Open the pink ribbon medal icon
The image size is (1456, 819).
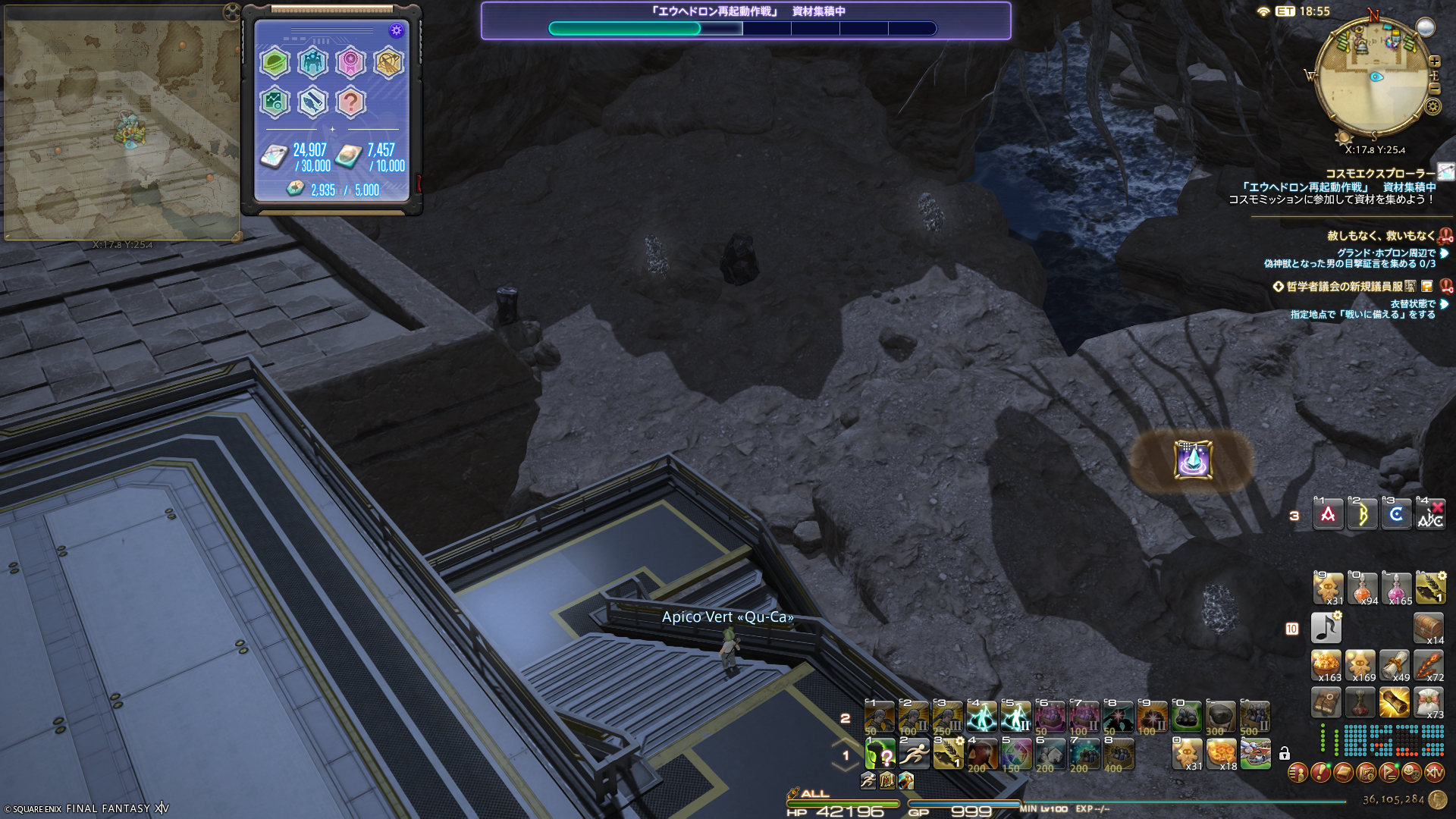click(350, 63)
